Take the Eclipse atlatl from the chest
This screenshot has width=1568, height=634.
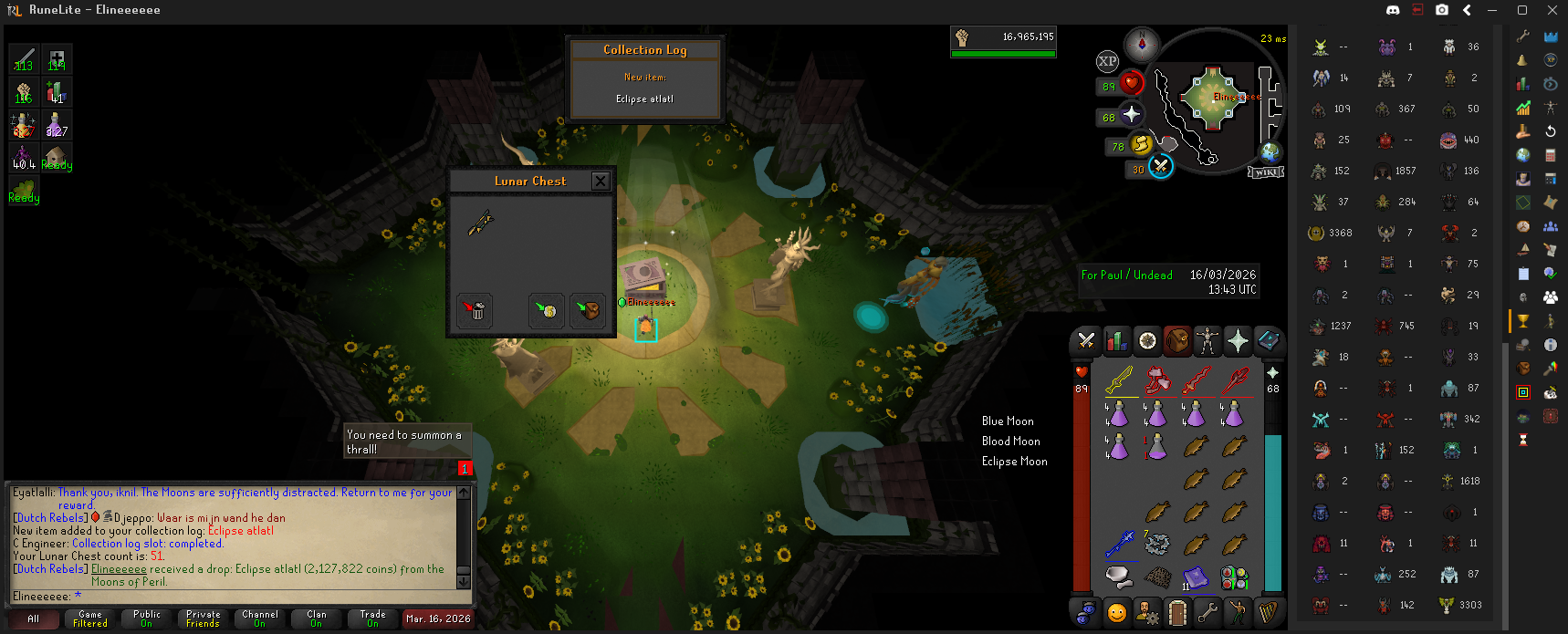click(x=481, y=223)
